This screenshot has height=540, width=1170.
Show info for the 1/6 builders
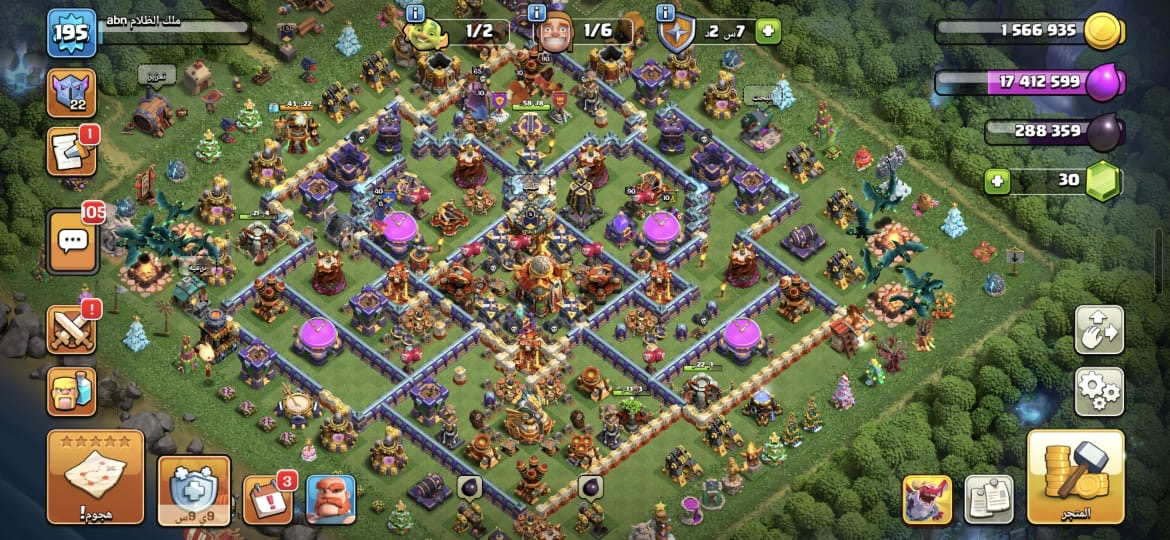click(x=537, y=13)
